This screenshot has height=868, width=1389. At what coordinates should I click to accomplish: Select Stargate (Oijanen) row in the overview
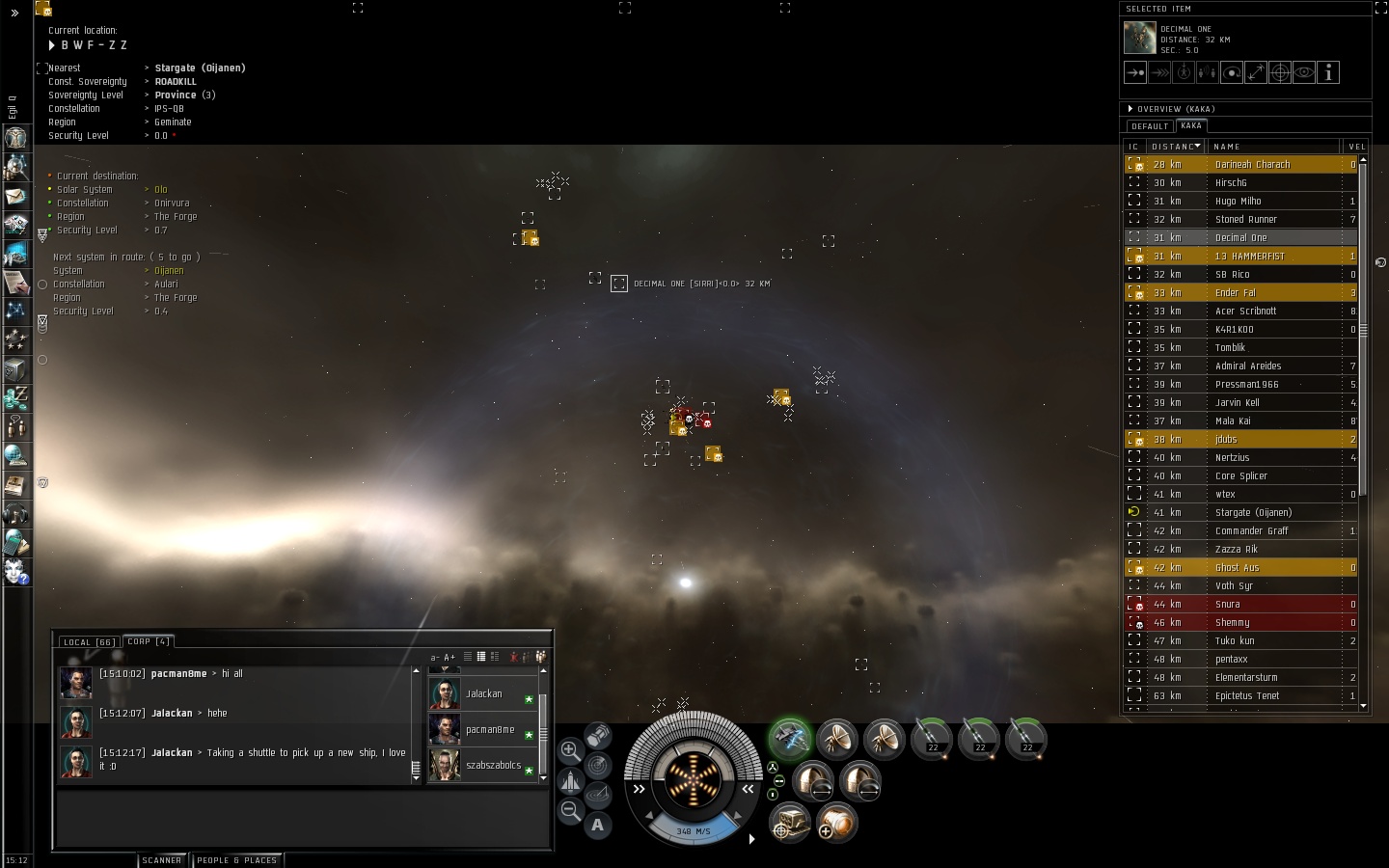[1252, 512]
